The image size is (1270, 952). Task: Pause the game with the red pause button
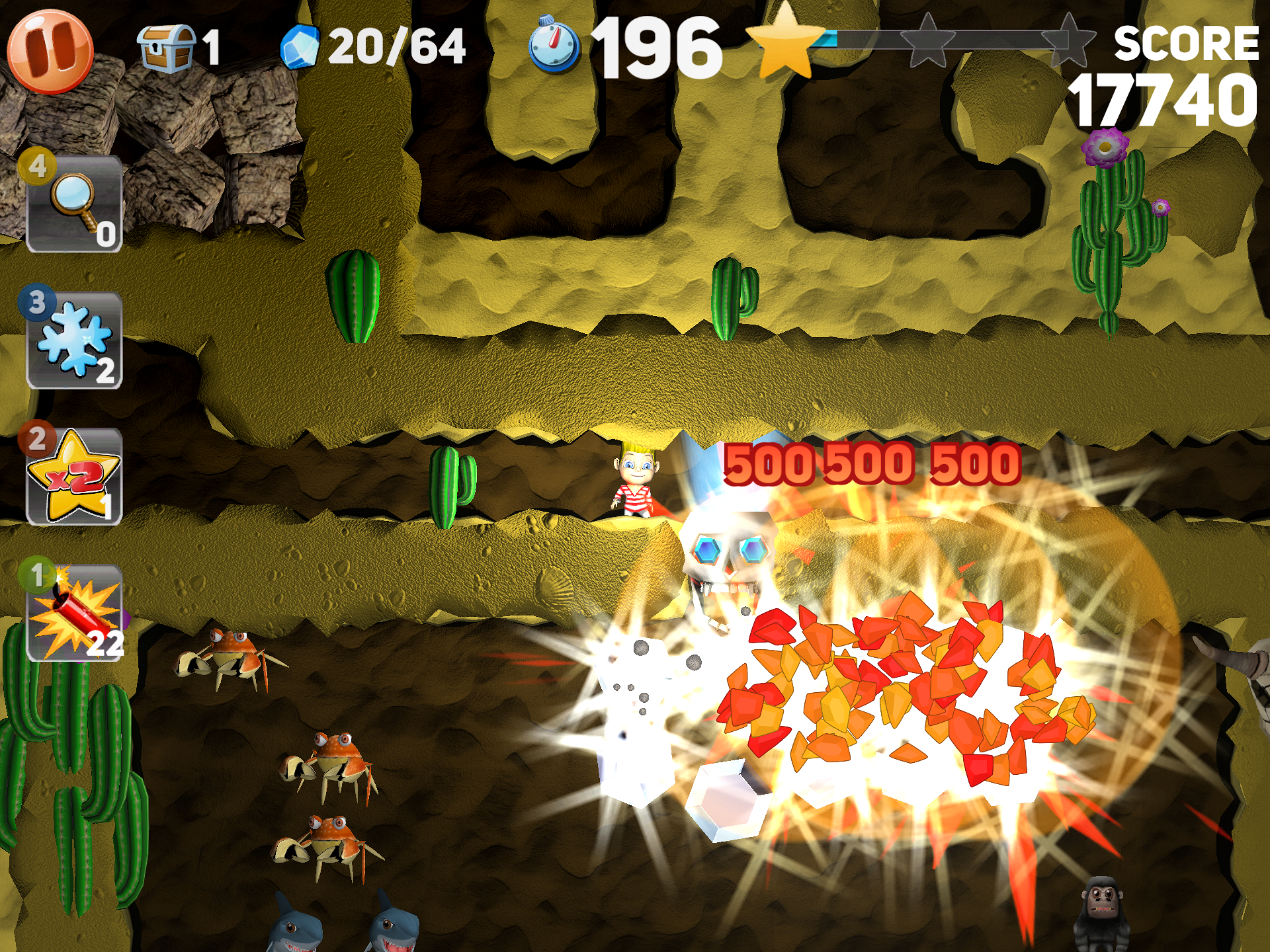(x=52, y=50)
